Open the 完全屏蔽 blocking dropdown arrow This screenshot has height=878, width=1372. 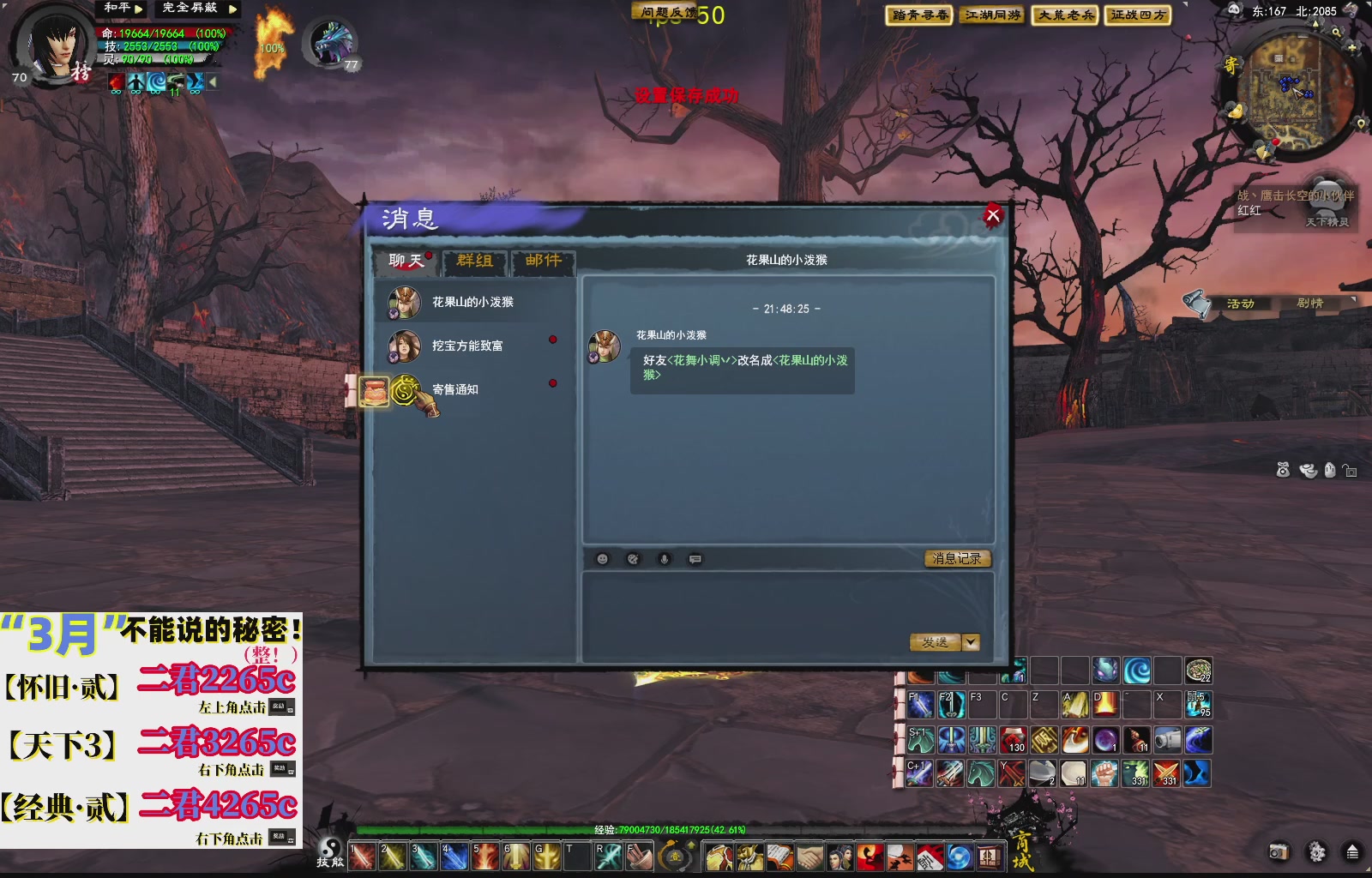[232, 9]
